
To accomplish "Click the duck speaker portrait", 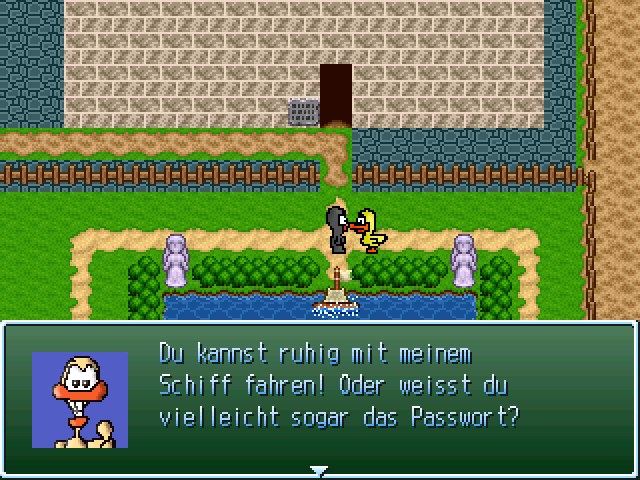I will [80, 399].
